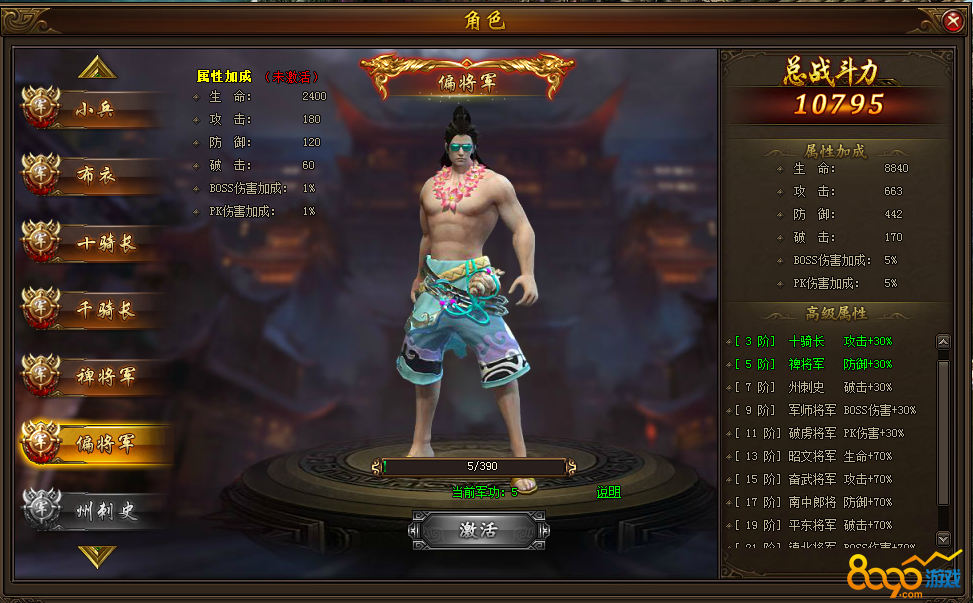The height and width of the screenshot is (603, 973).
Task: Close the 角色 character window
Action: [x=952, y=20]
